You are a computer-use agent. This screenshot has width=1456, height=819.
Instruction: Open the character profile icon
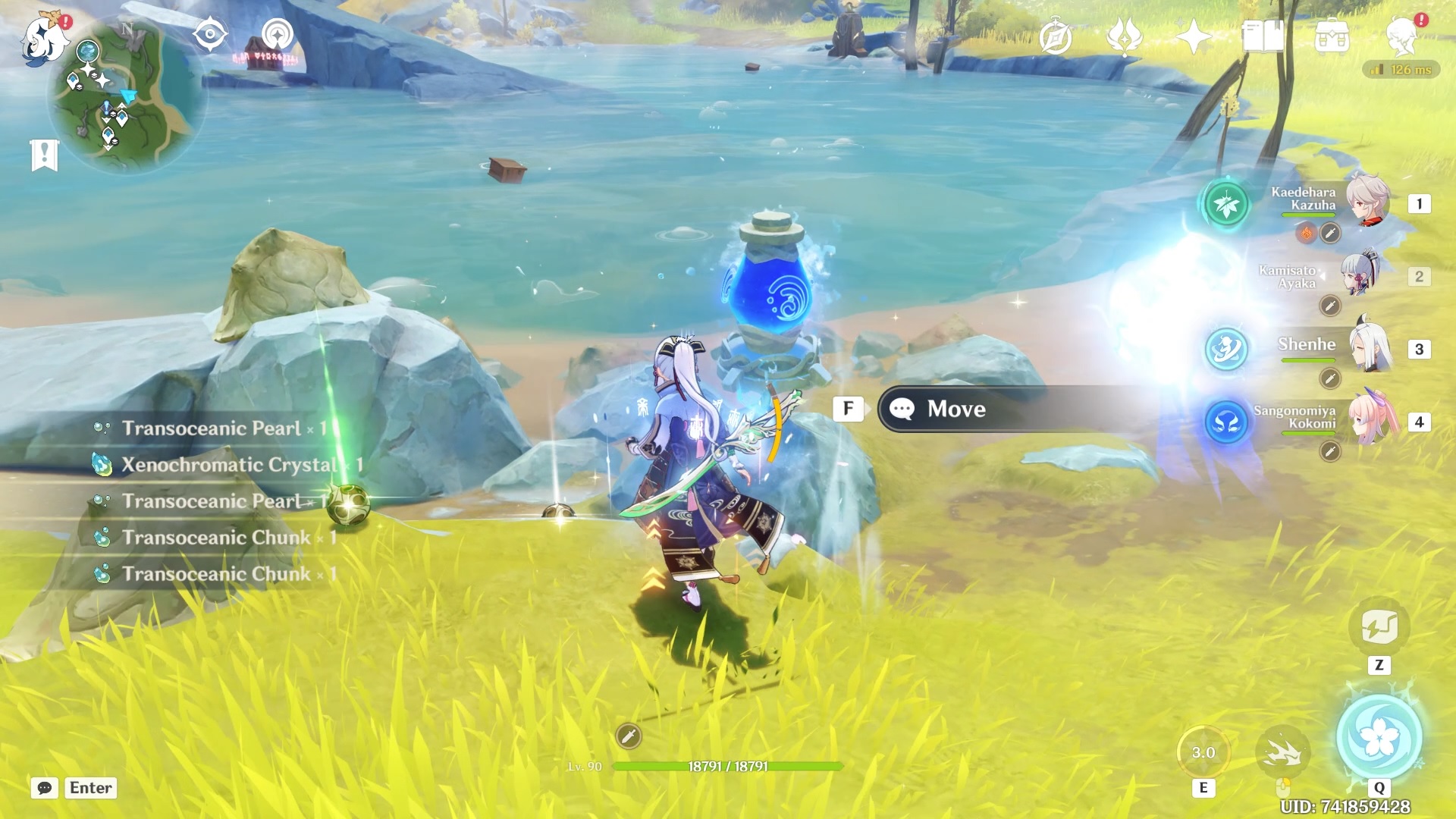(x=1401, y=36)
